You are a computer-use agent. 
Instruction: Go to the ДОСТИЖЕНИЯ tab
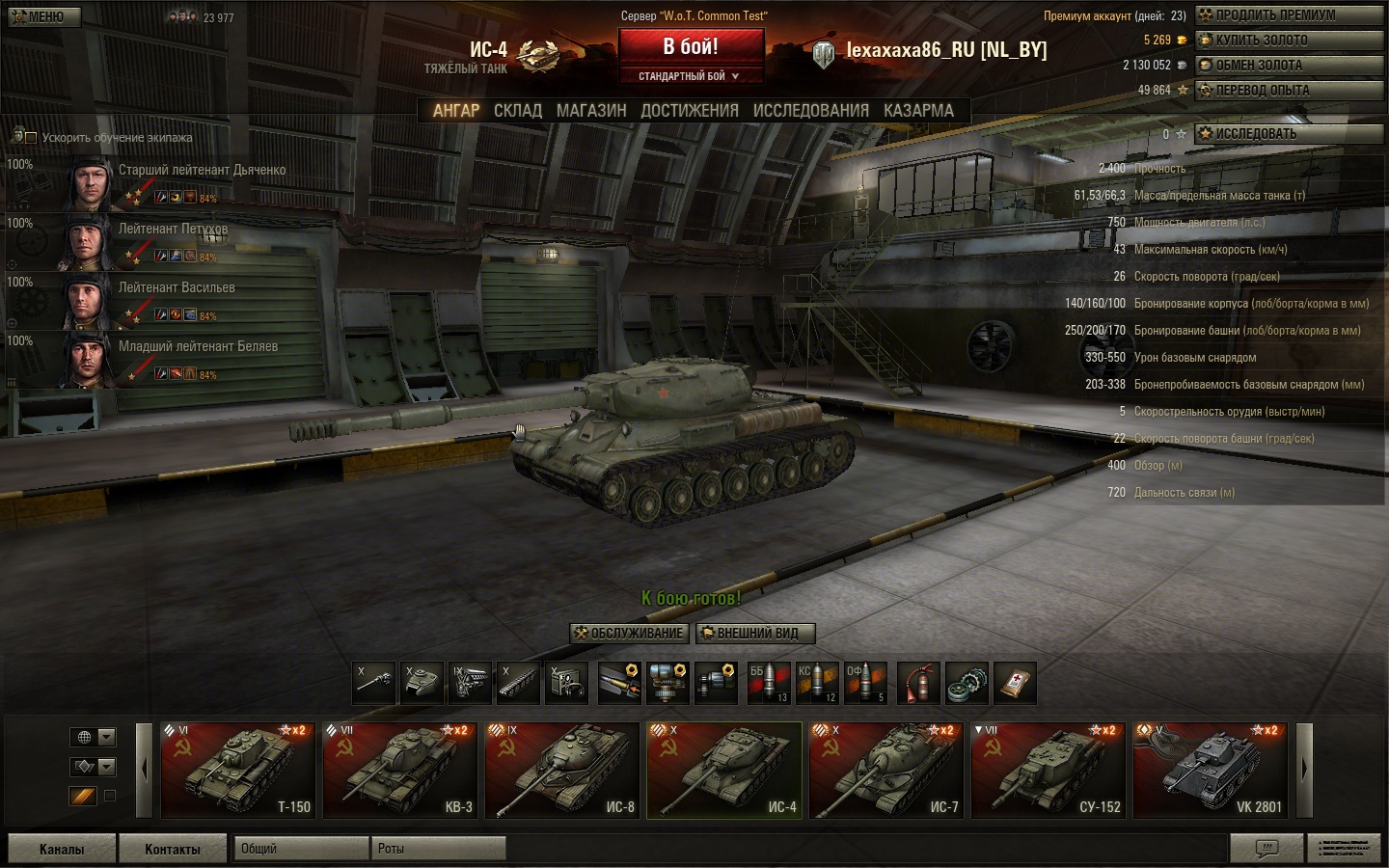690,111
